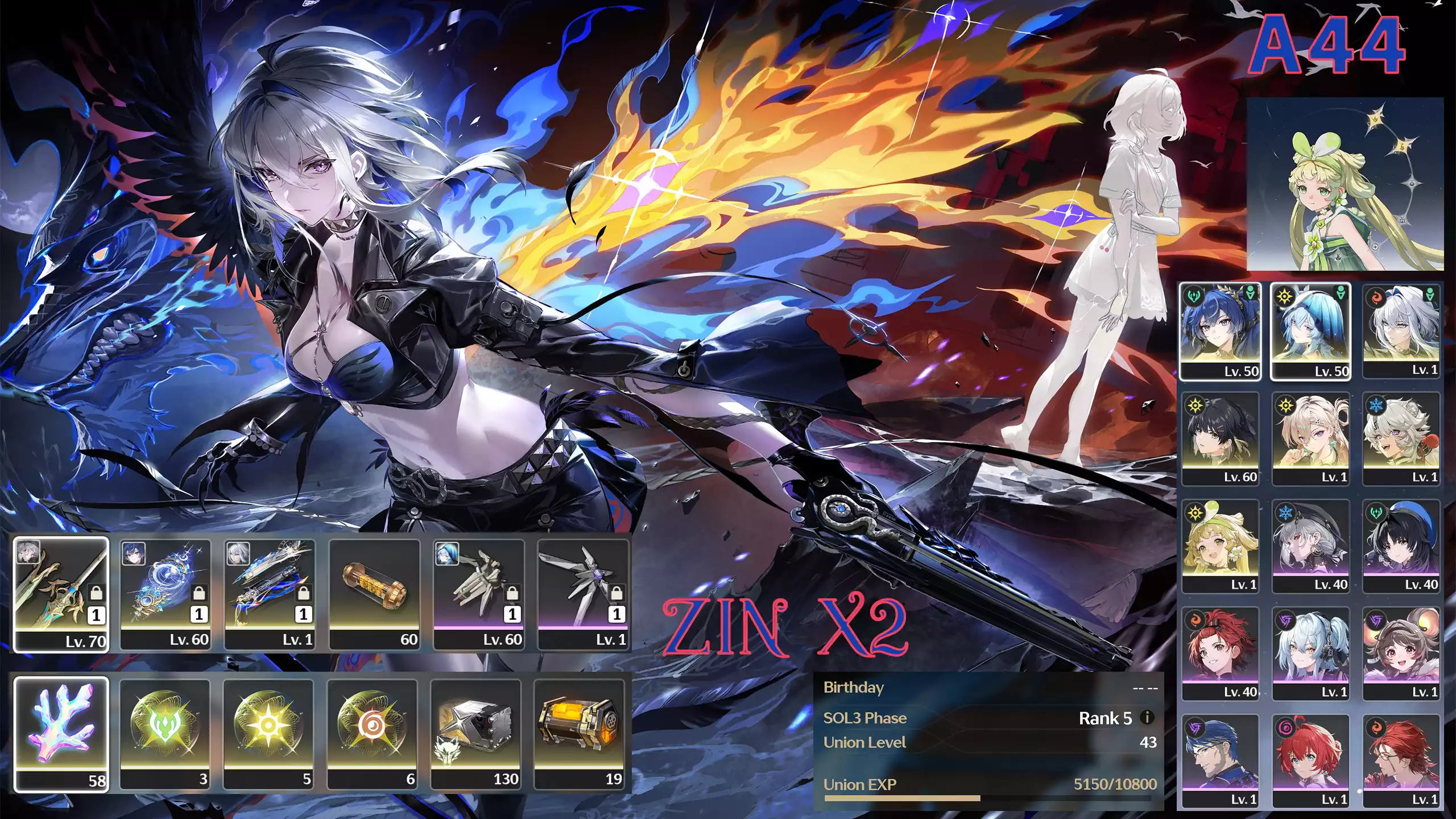Select the brown-haired girl with hair buns
Image resolution: width=1456 pixels, height=819 pixels.
point(1401,653)
